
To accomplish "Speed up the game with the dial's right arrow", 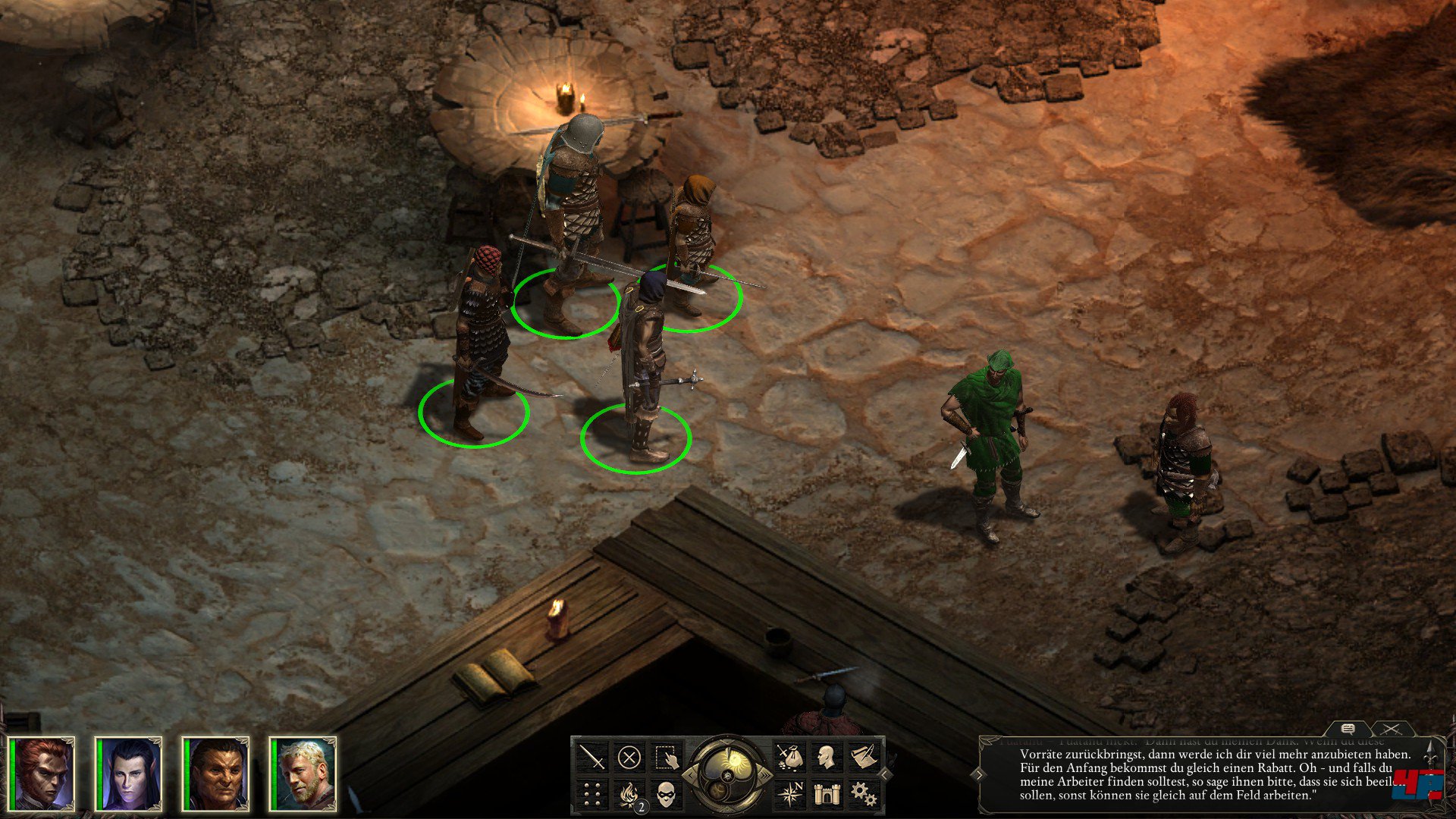I will (x=767, y=775).
